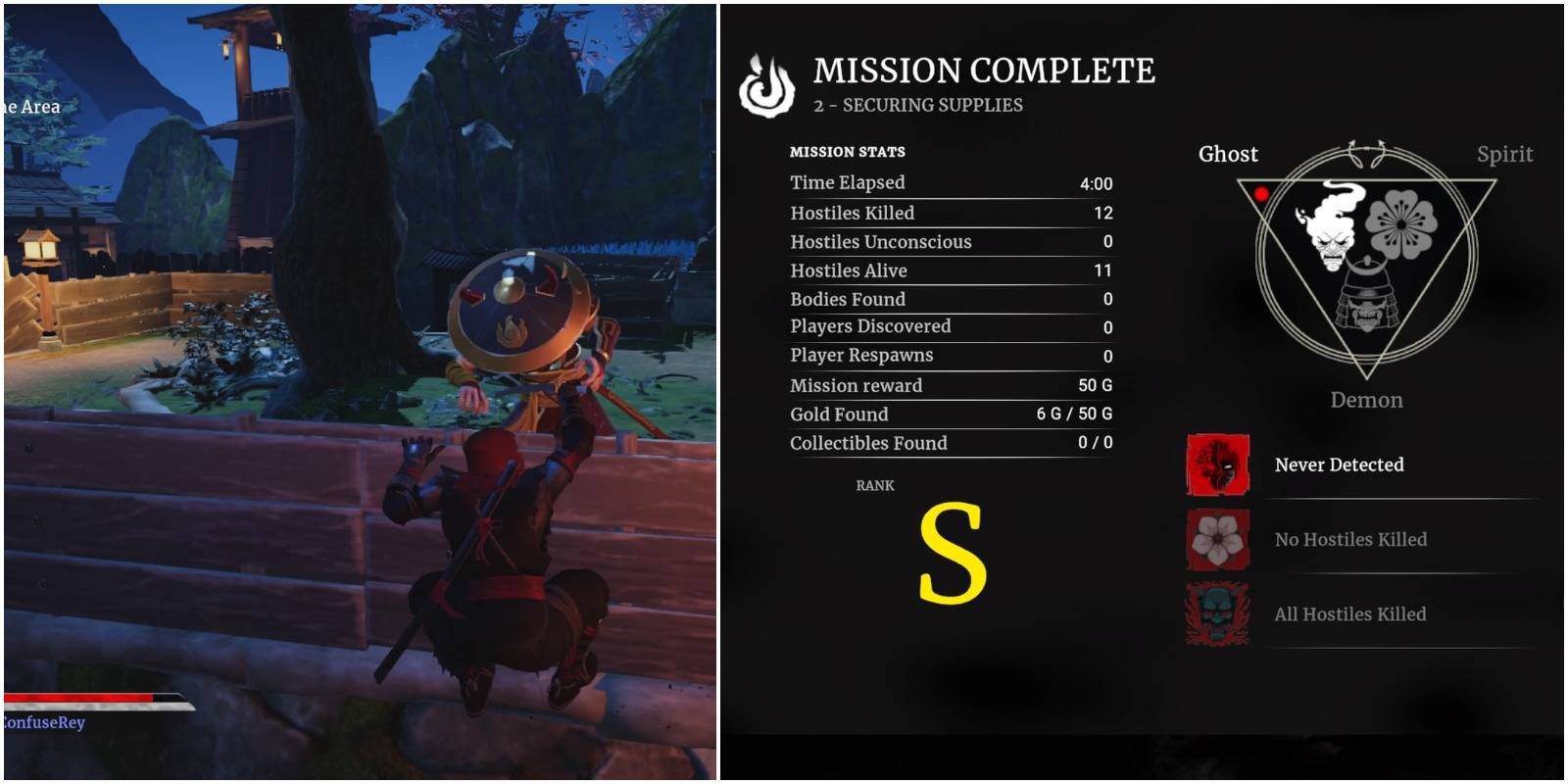The height and width of the screenshot is (784, 1568).
Task: Switch to the Ghost playstyle label
Action: [x=1228, y=154]
